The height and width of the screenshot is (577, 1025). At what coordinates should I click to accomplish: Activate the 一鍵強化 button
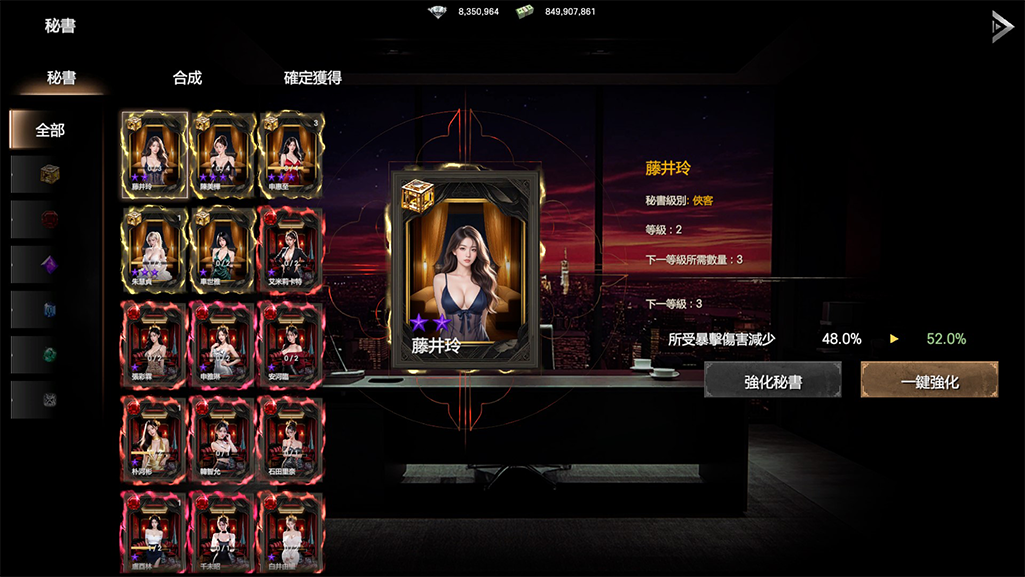pos(930,381)
